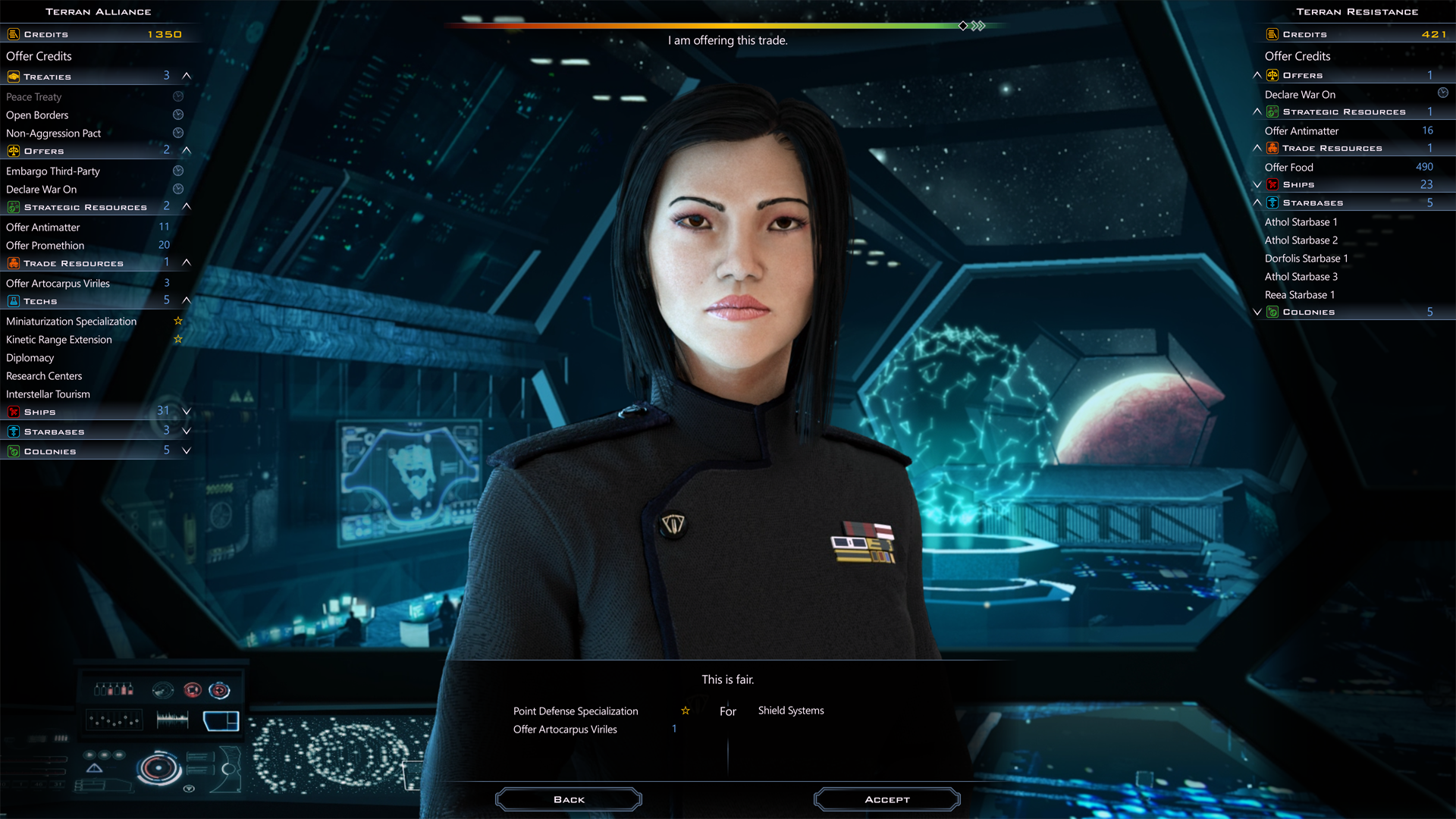The width and height of the screenshot is (1456, 819).
Task: Toggle the star beside Point Defense Specialization
Action: pyautogui.click(x=684, y=711)
